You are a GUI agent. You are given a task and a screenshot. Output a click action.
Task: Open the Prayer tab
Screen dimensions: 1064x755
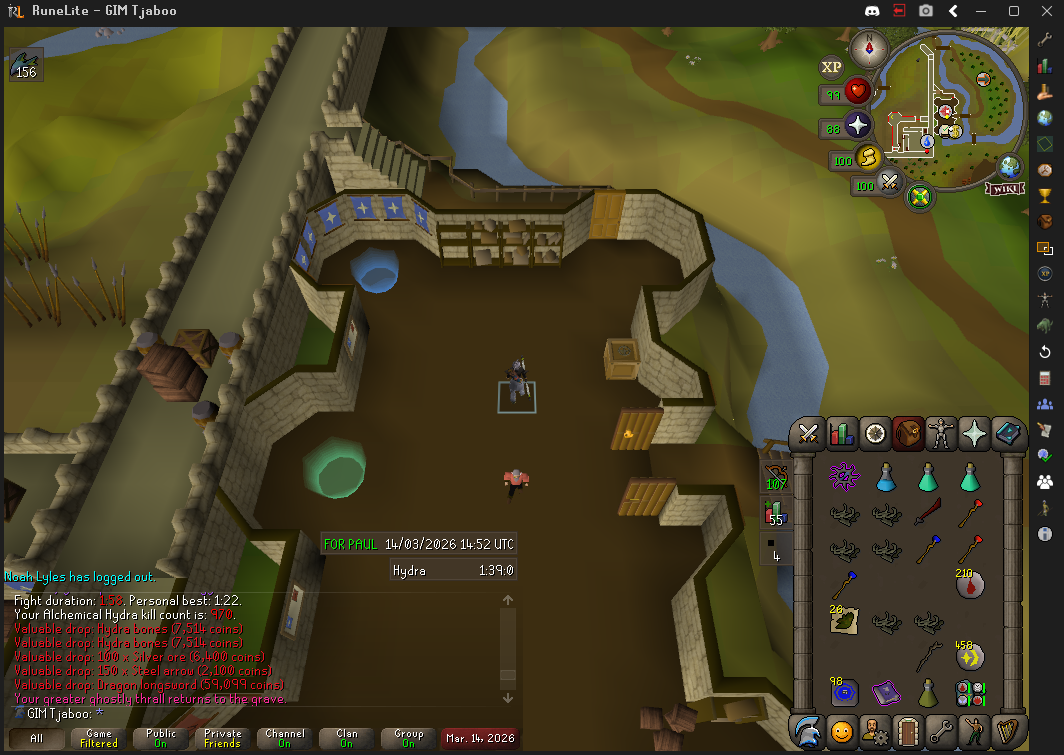pyautogui.click(x=974, y=434)
